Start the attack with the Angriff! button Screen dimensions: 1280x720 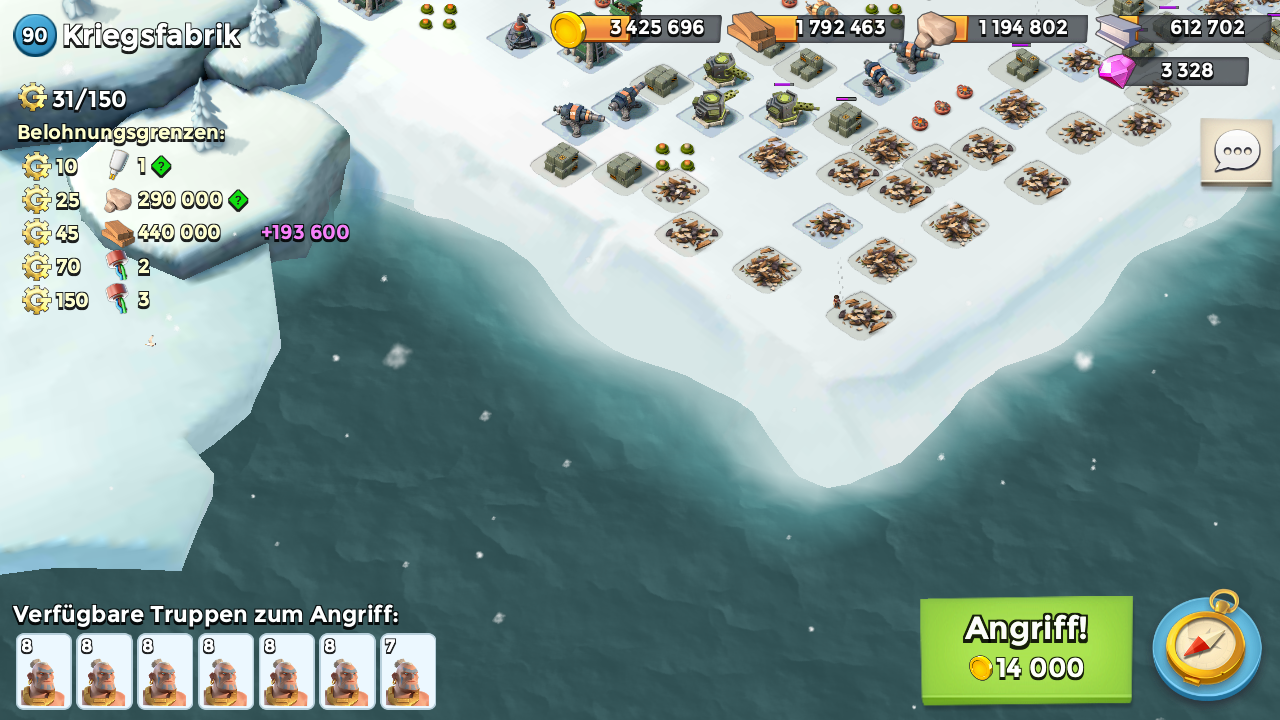pos(1026,649)
